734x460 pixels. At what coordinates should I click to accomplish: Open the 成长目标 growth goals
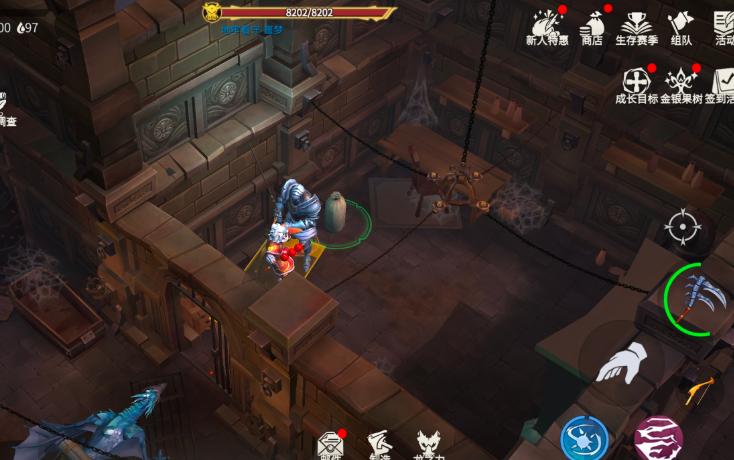[636, 84]
